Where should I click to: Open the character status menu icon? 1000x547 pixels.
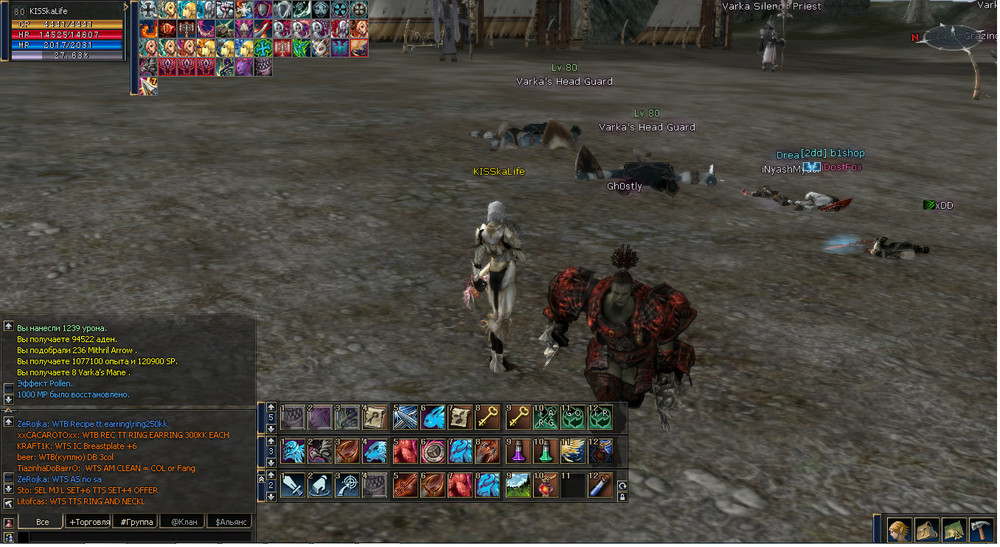click(x=899, y=530)
